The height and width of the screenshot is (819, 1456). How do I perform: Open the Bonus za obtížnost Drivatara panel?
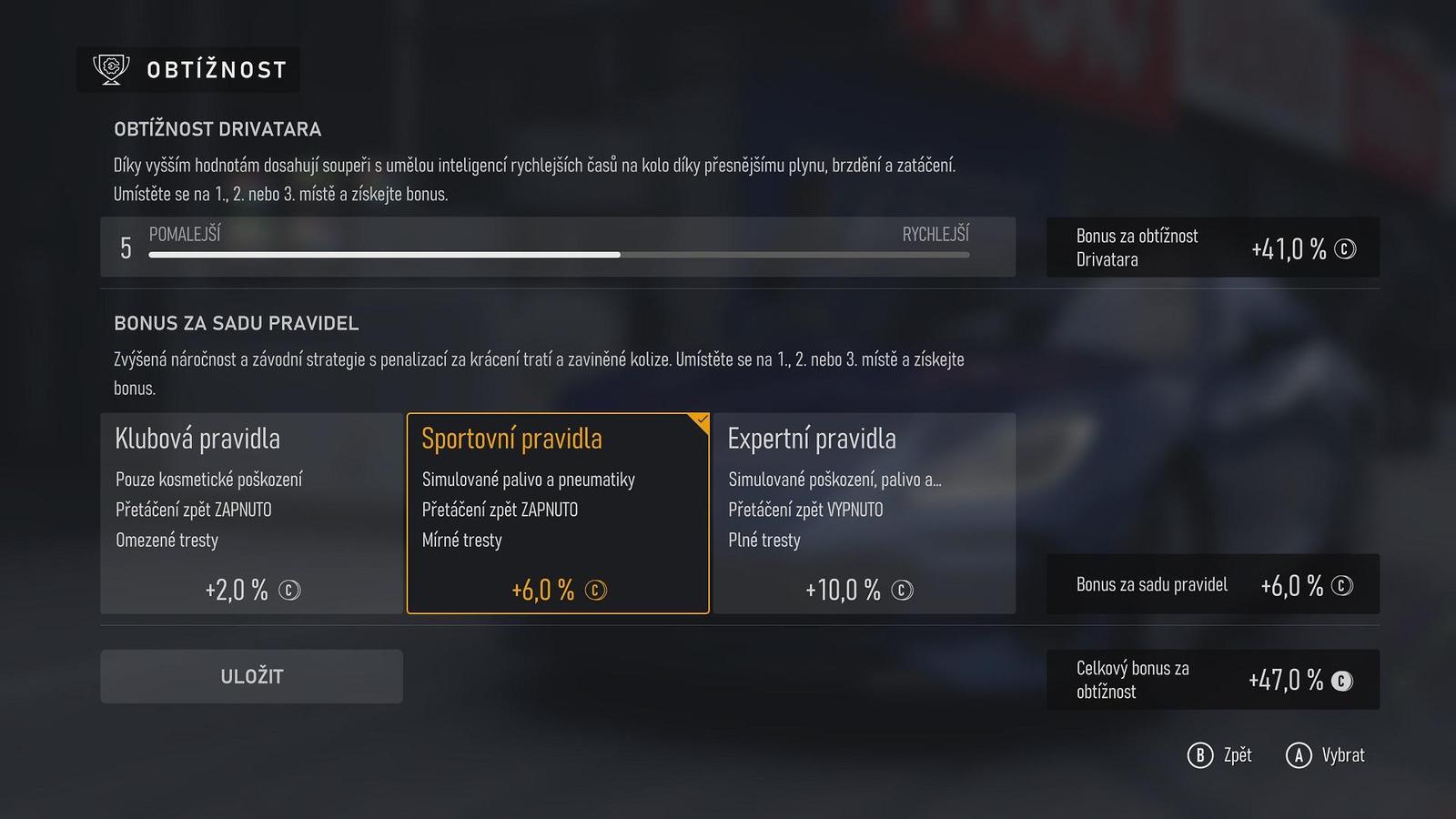pos(1214,248)
